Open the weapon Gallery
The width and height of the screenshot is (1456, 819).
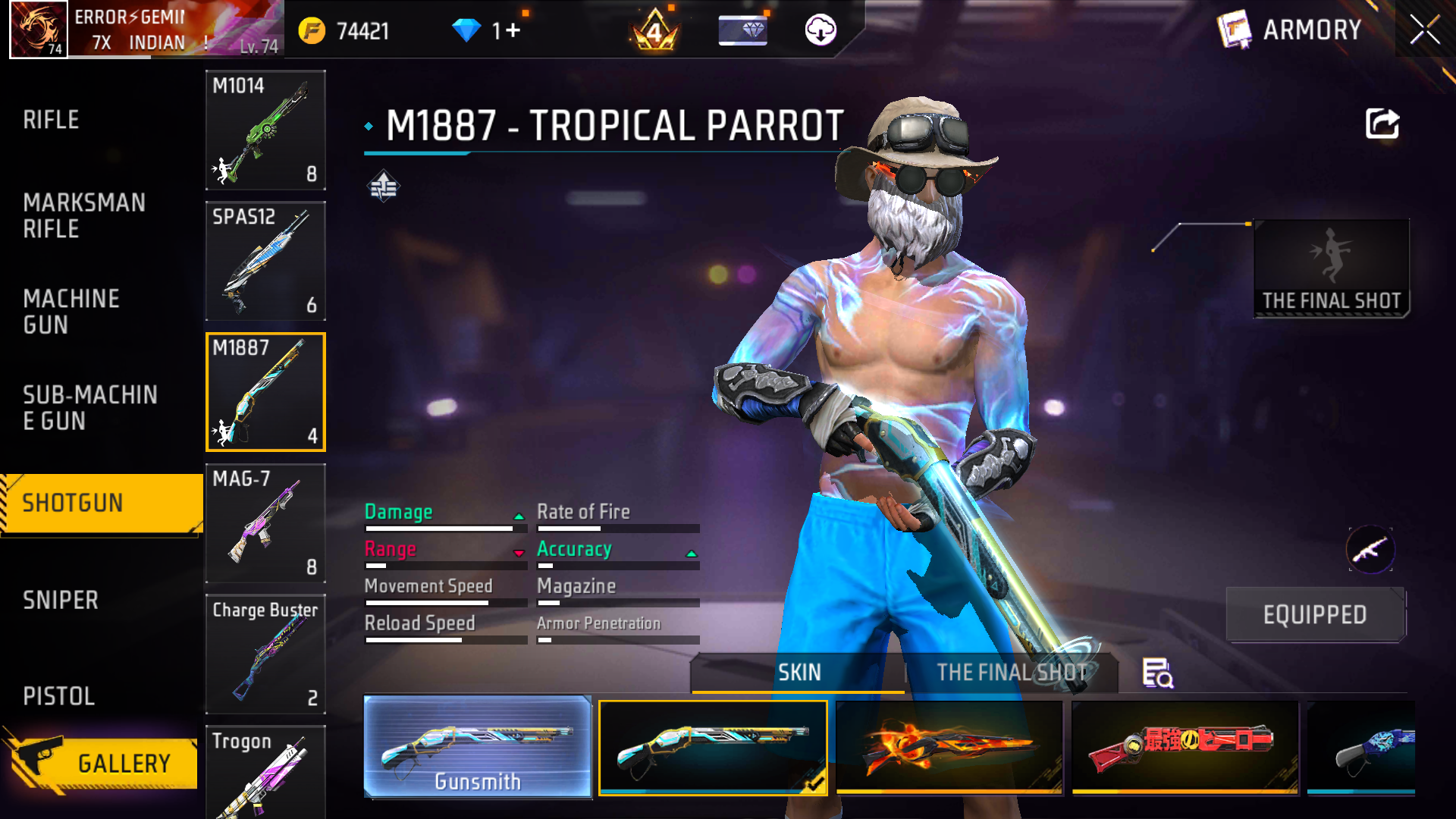pos(106,762)
